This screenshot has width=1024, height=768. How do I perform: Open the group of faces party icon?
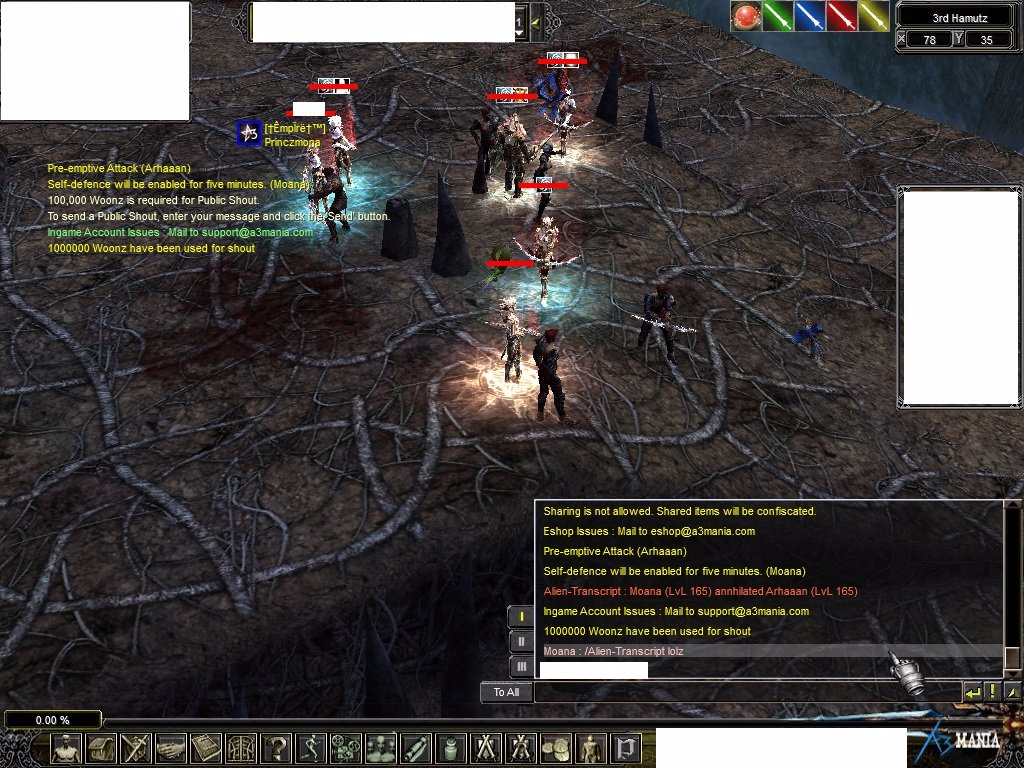click(380, 748)
